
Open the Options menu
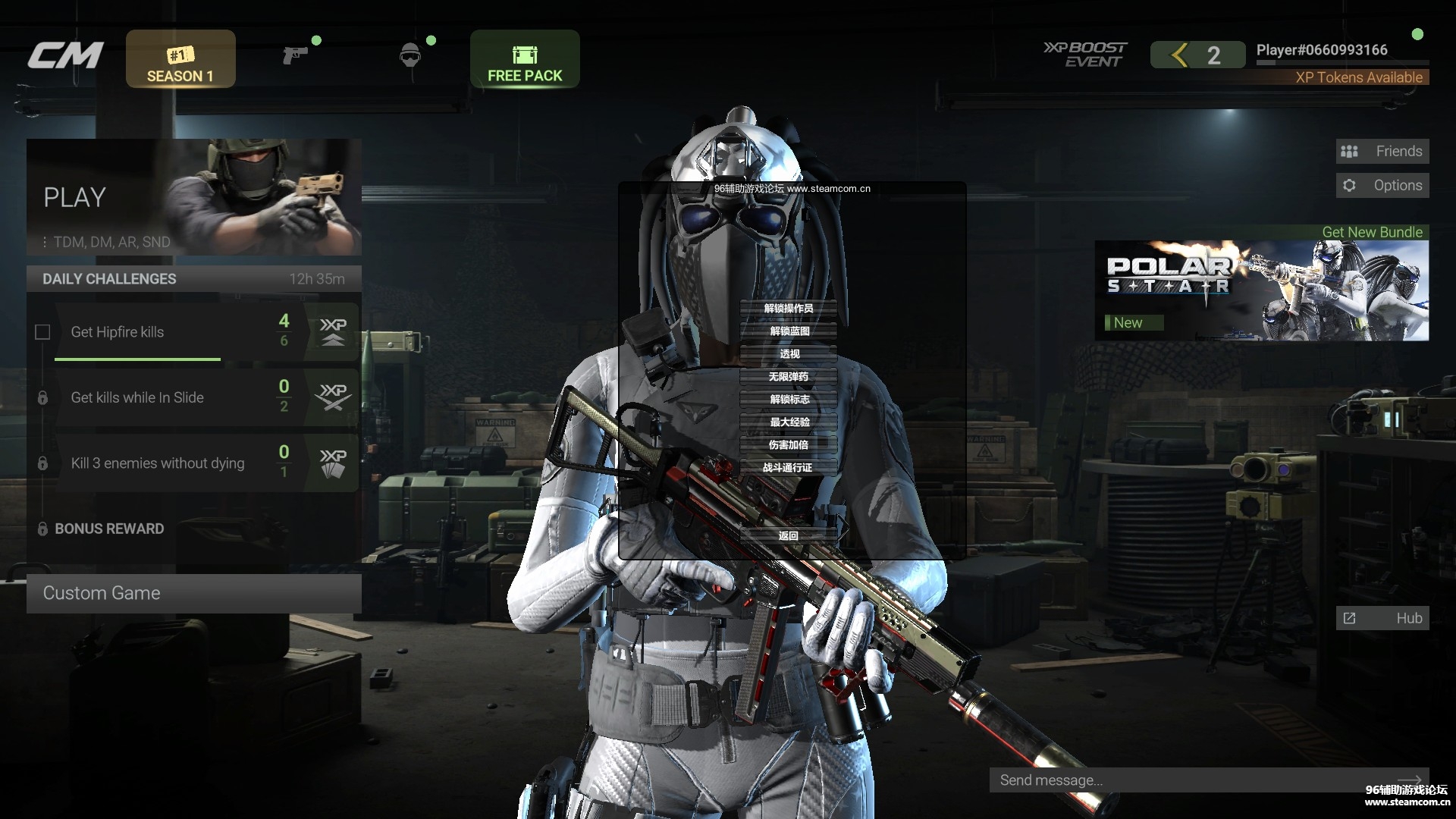point(1382,186)
